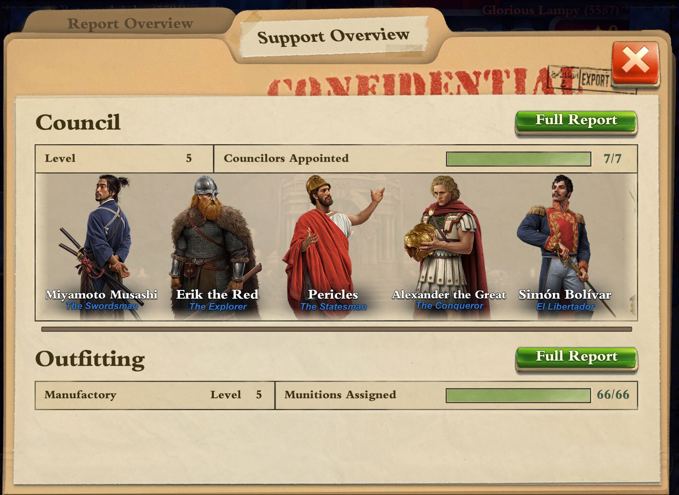Select councilor Miyamoto Musashi
The width and height of the screenshot is (679, 495).
pyautogui.click(x=102, y=246)
